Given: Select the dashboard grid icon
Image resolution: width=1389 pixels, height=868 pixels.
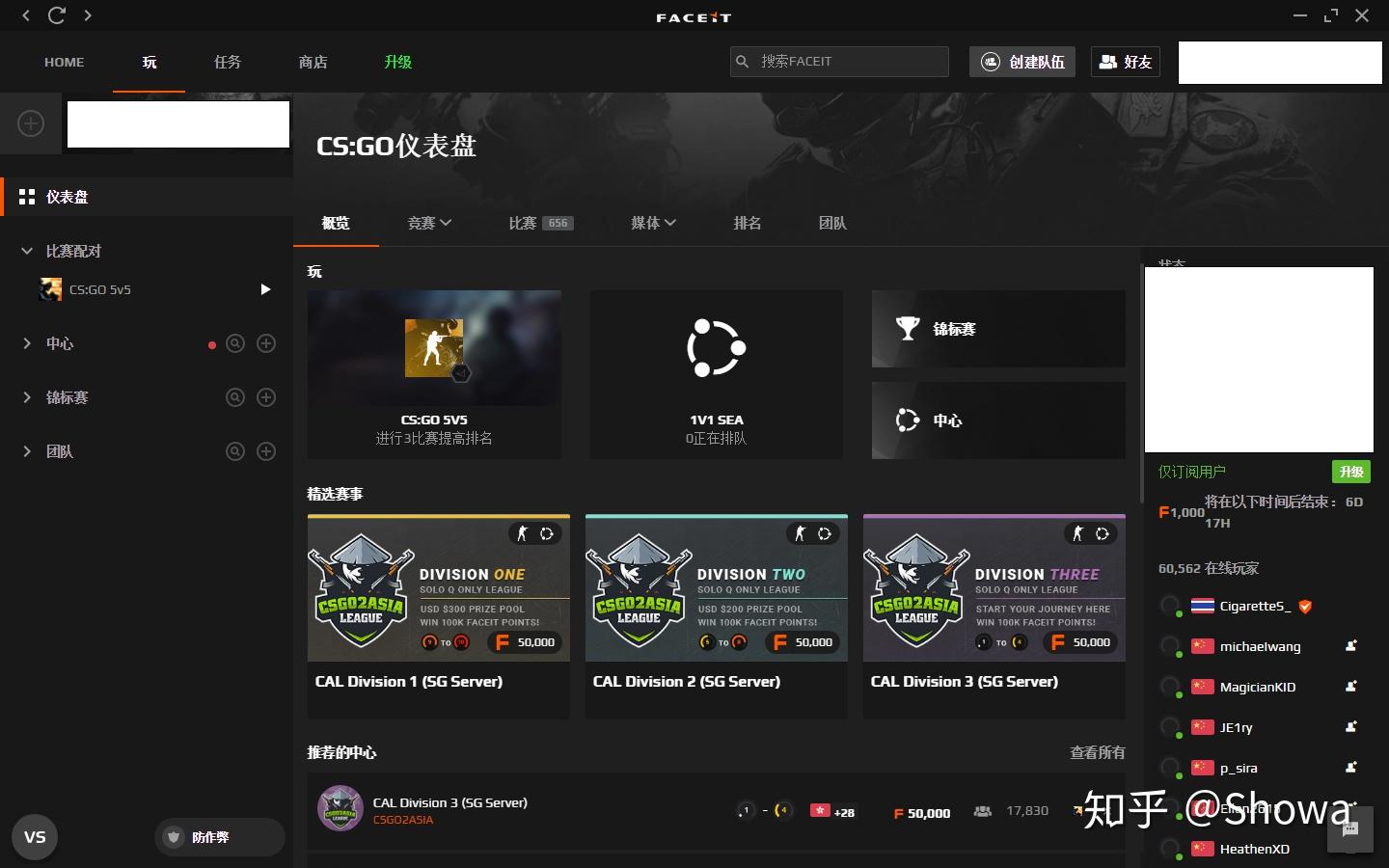Looking at the screenshot, I should 27,197.
